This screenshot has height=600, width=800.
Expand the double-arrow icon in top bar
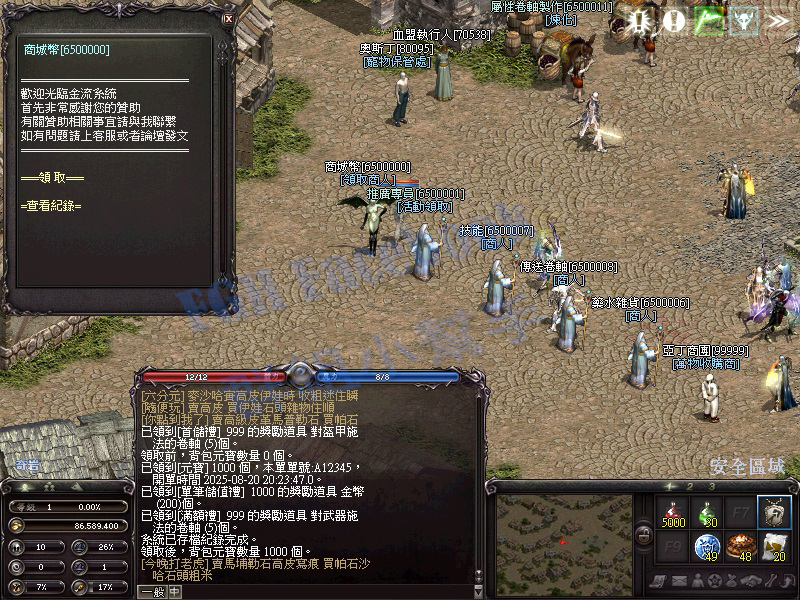click(x=777, y=19)
